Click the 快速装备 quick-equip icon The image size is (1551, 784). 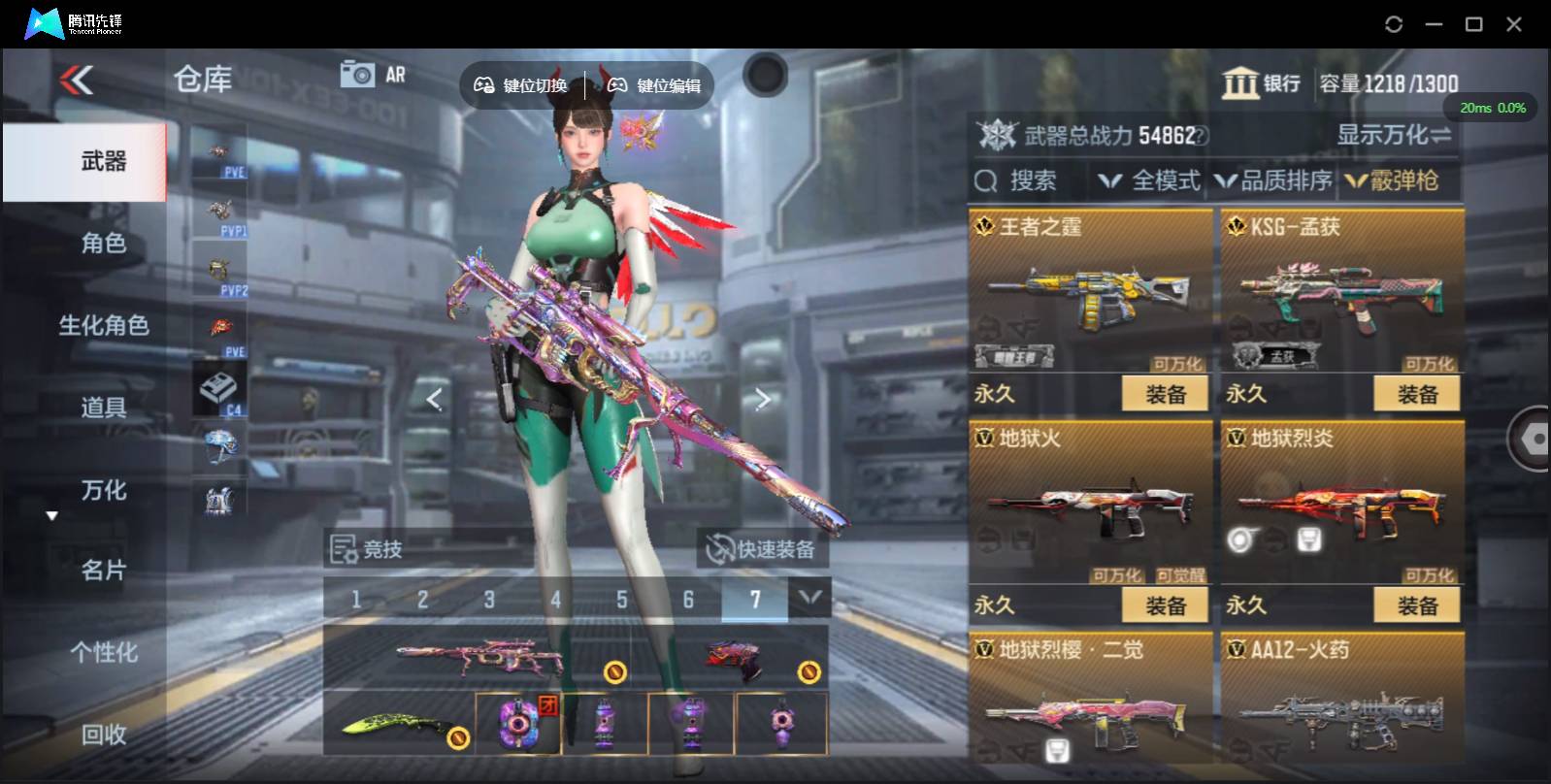tap(718, 548)
